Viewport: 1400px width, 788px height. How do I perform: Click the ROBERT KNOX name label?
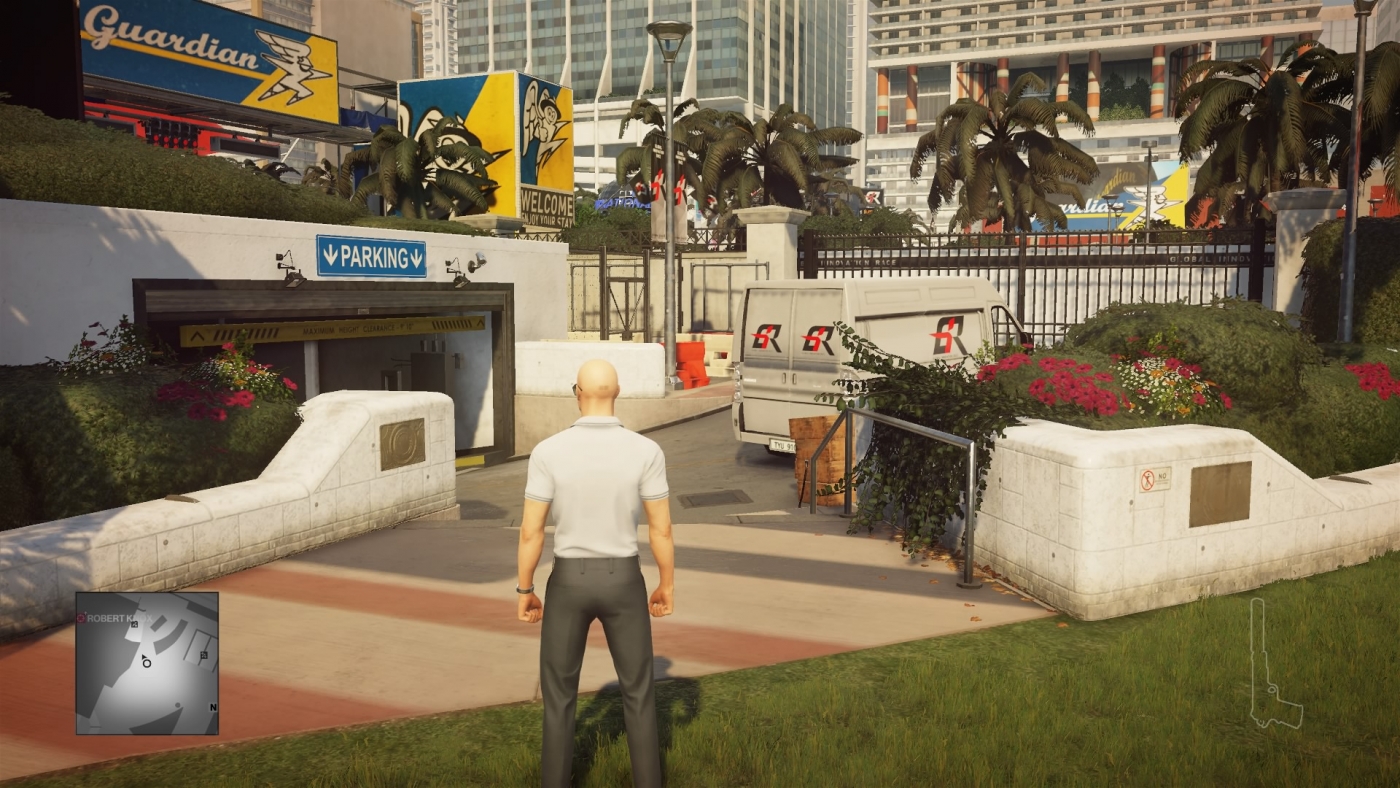point(120,618)
